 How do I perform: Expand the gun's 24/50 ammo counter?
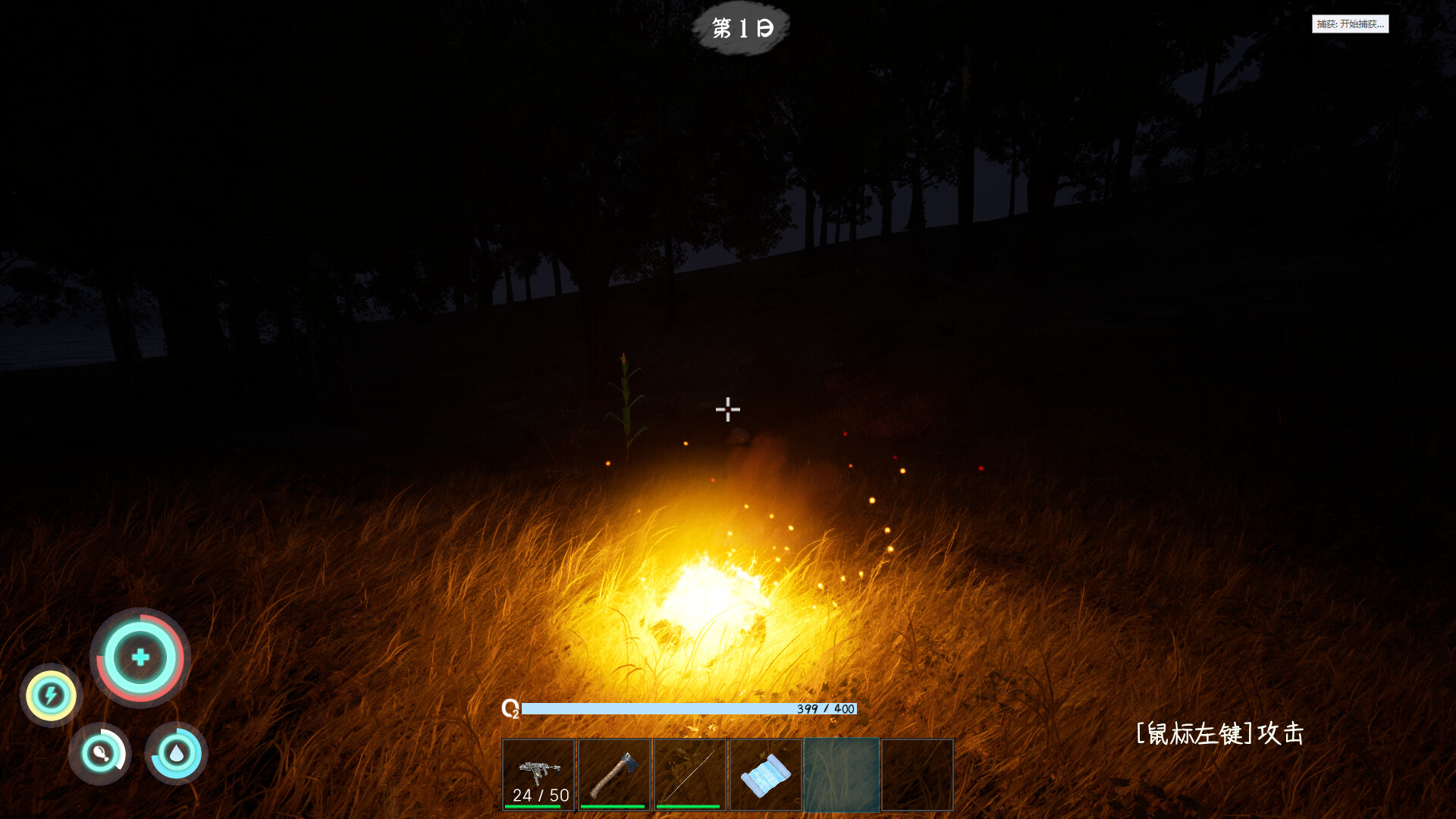pos(538,795)
